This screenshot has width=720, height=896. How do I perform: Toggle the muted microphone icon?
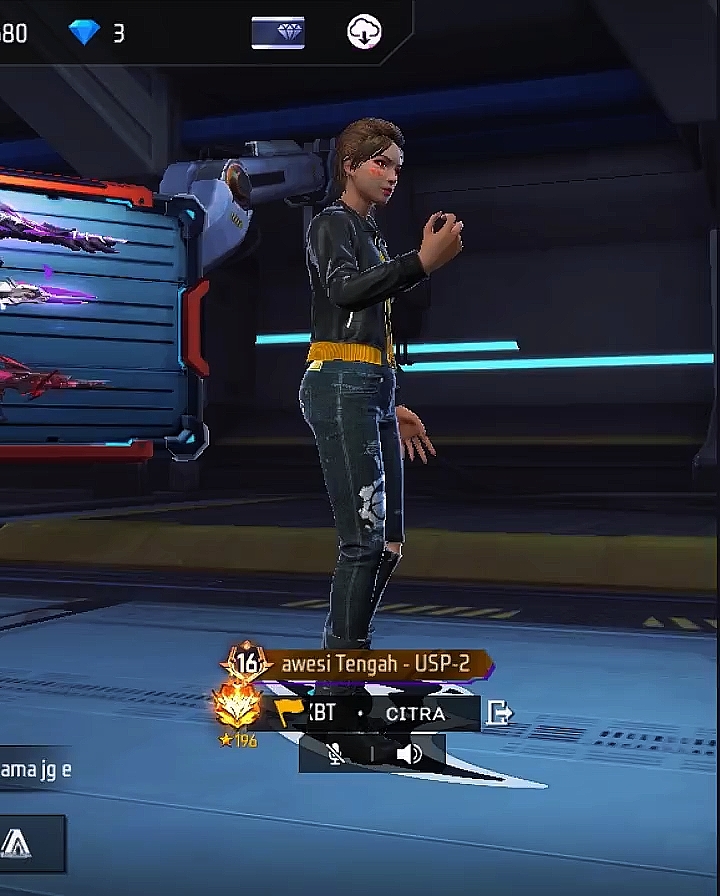[336, 753]
